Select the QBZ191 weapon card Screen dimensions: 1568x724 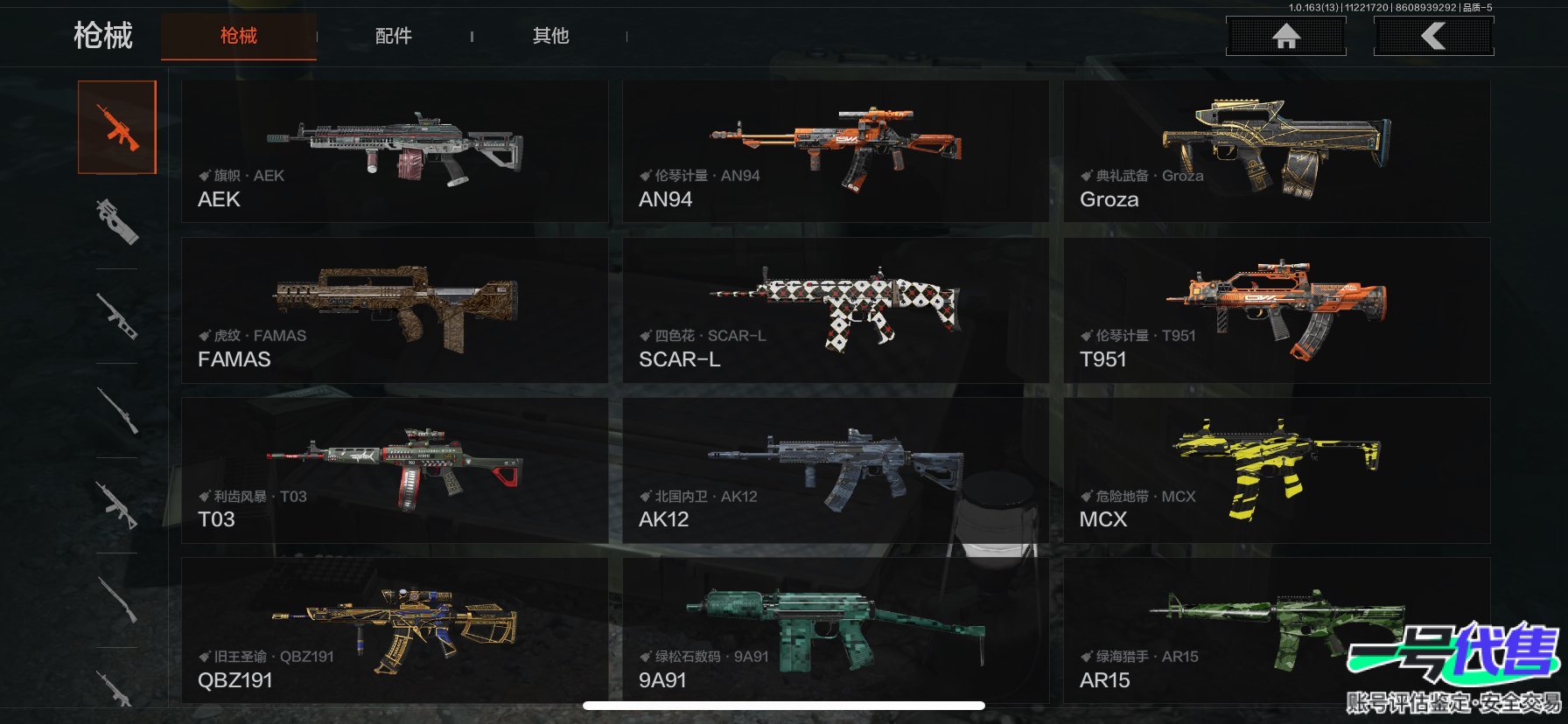point(395,630)
